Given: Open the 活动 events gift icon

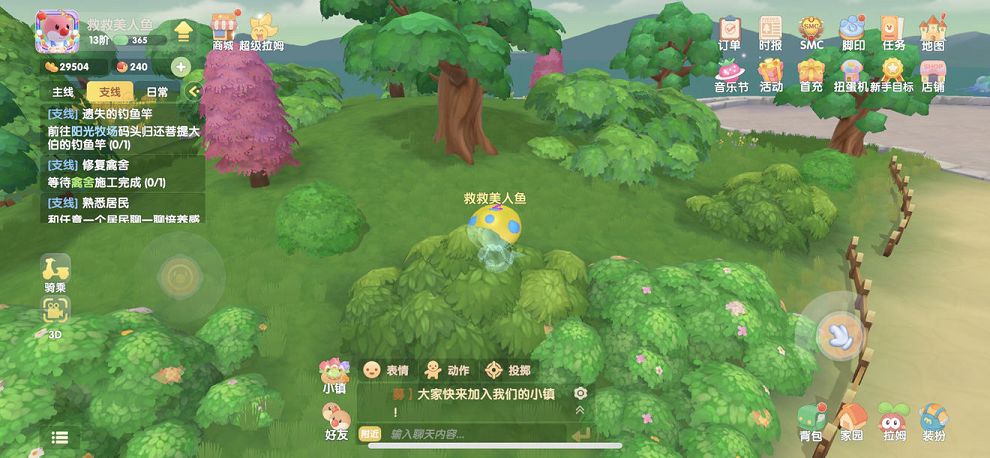Looking at the screenshot, I should tap(770, 72).
